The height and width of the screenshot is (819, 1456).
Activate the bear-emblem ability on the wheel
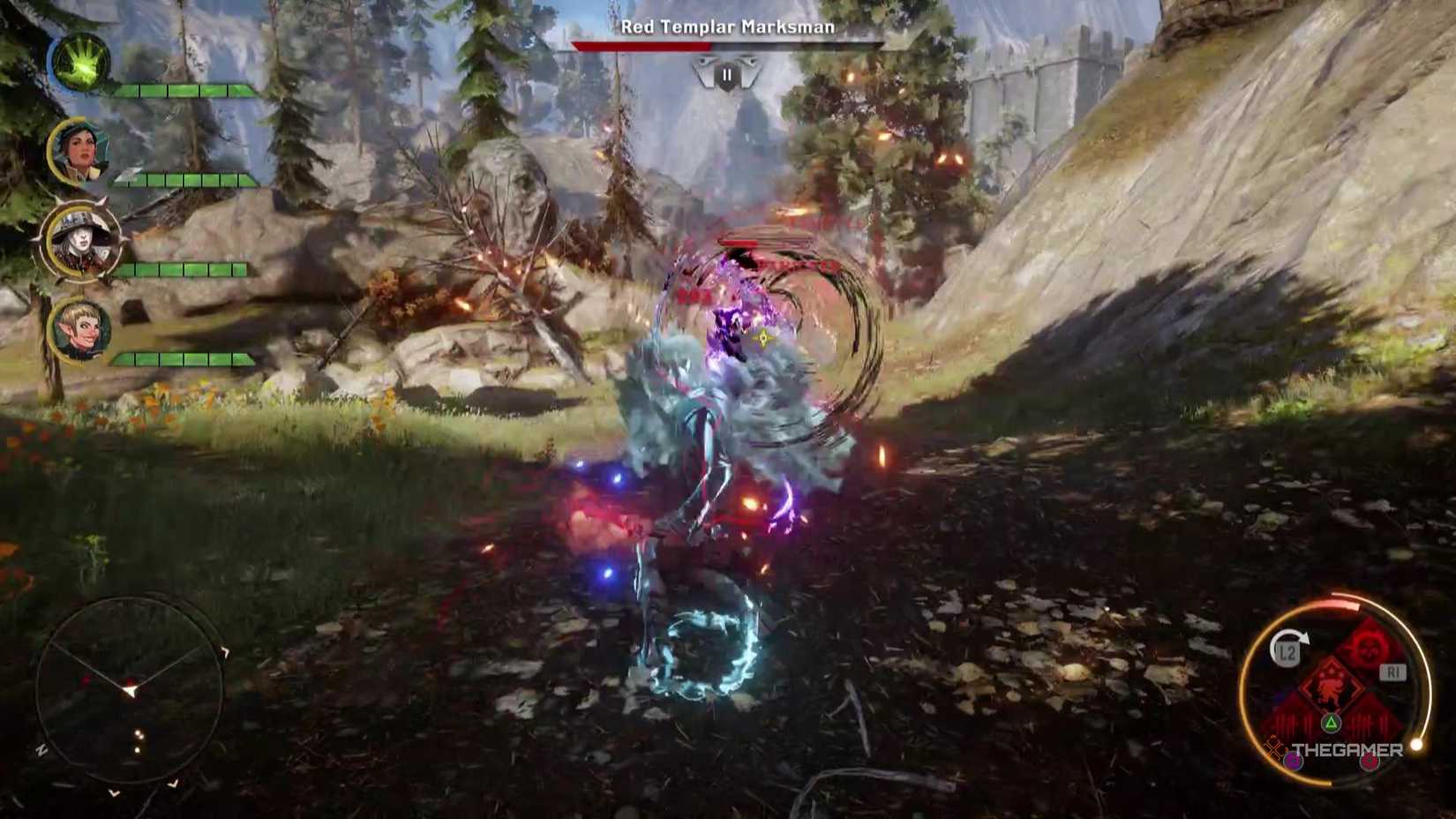[x=1333, y=686]
